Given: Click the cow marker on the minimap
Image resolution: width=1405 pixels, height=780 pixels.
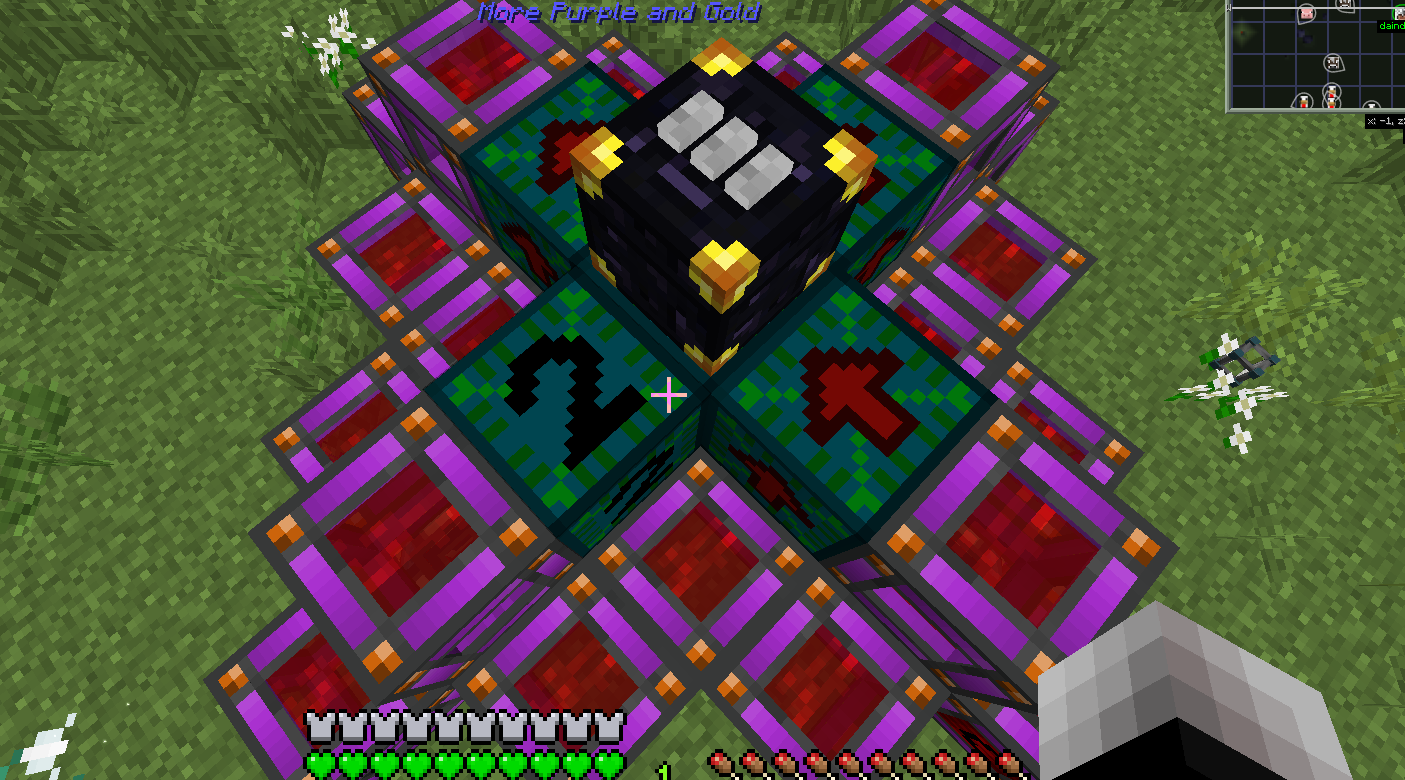Looking at the screenshot, I should (1333, 63).
